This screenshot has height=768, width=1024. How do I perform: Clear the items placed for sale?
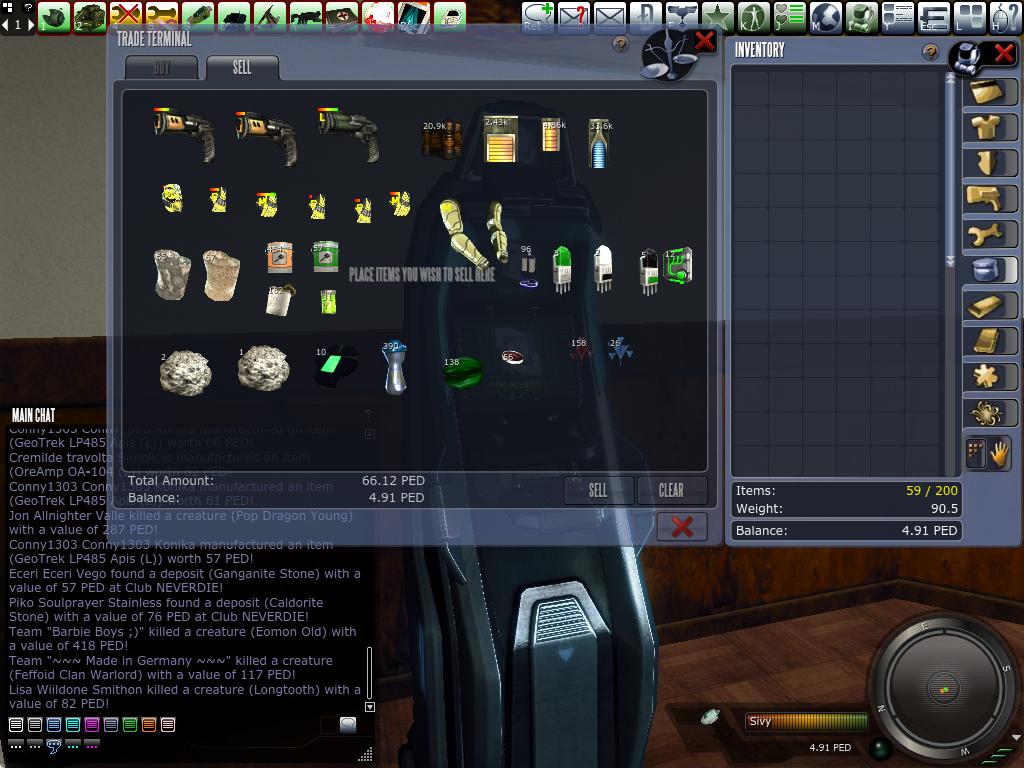(x=671, y=490)
